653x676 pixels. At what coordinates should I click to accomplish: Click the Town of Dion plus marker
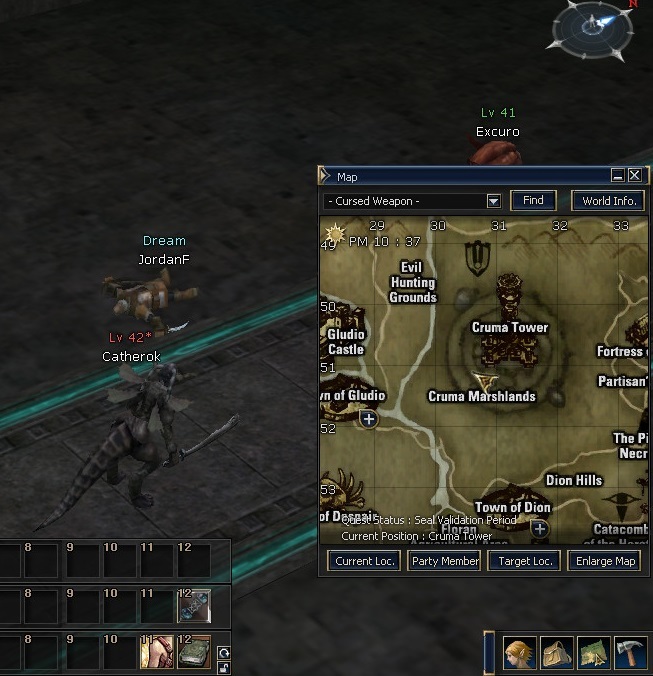540,527
